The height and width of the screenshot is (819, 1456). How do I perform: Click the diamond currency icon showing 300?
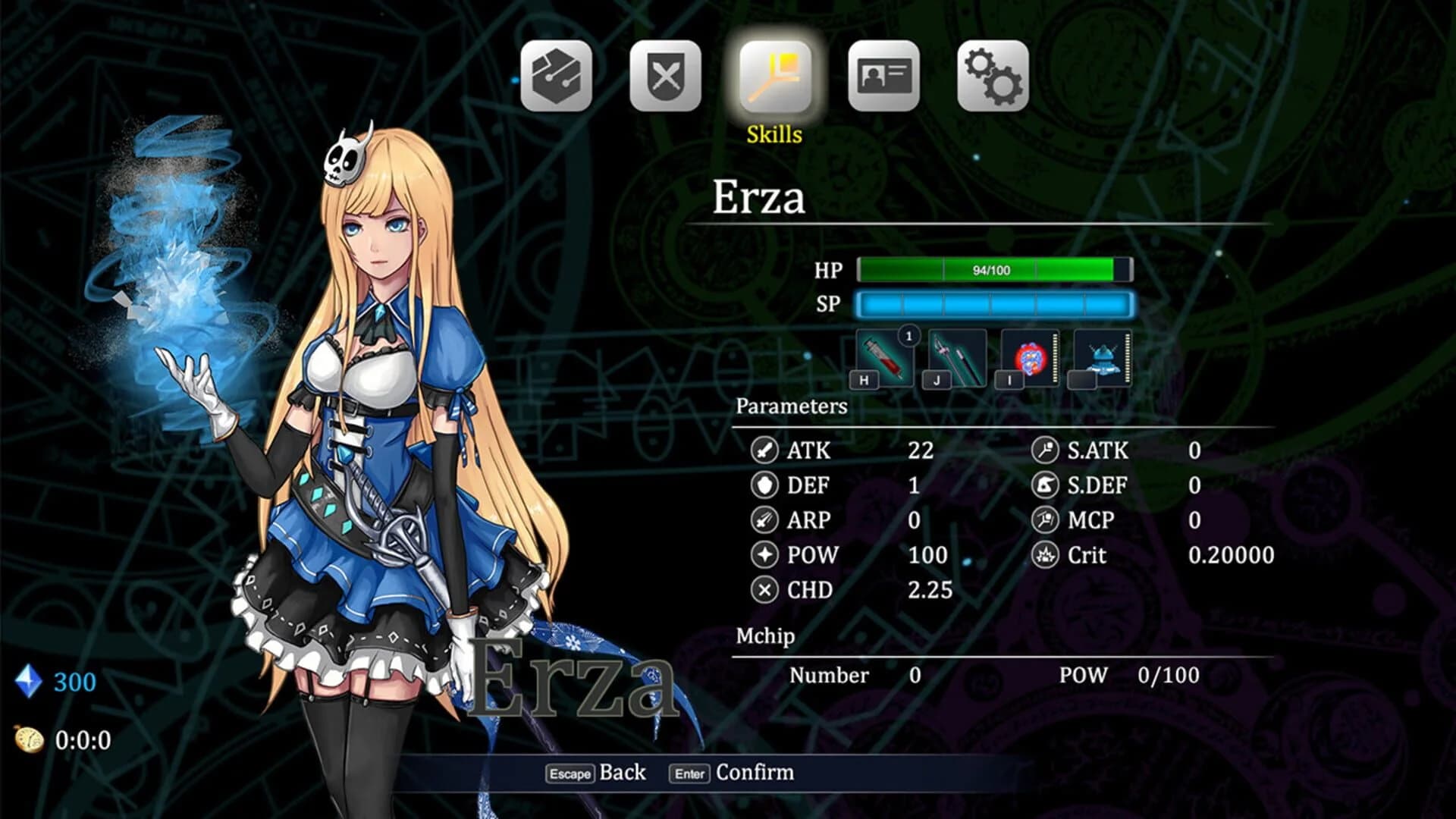pyautogui.click(x=27, y=681)
